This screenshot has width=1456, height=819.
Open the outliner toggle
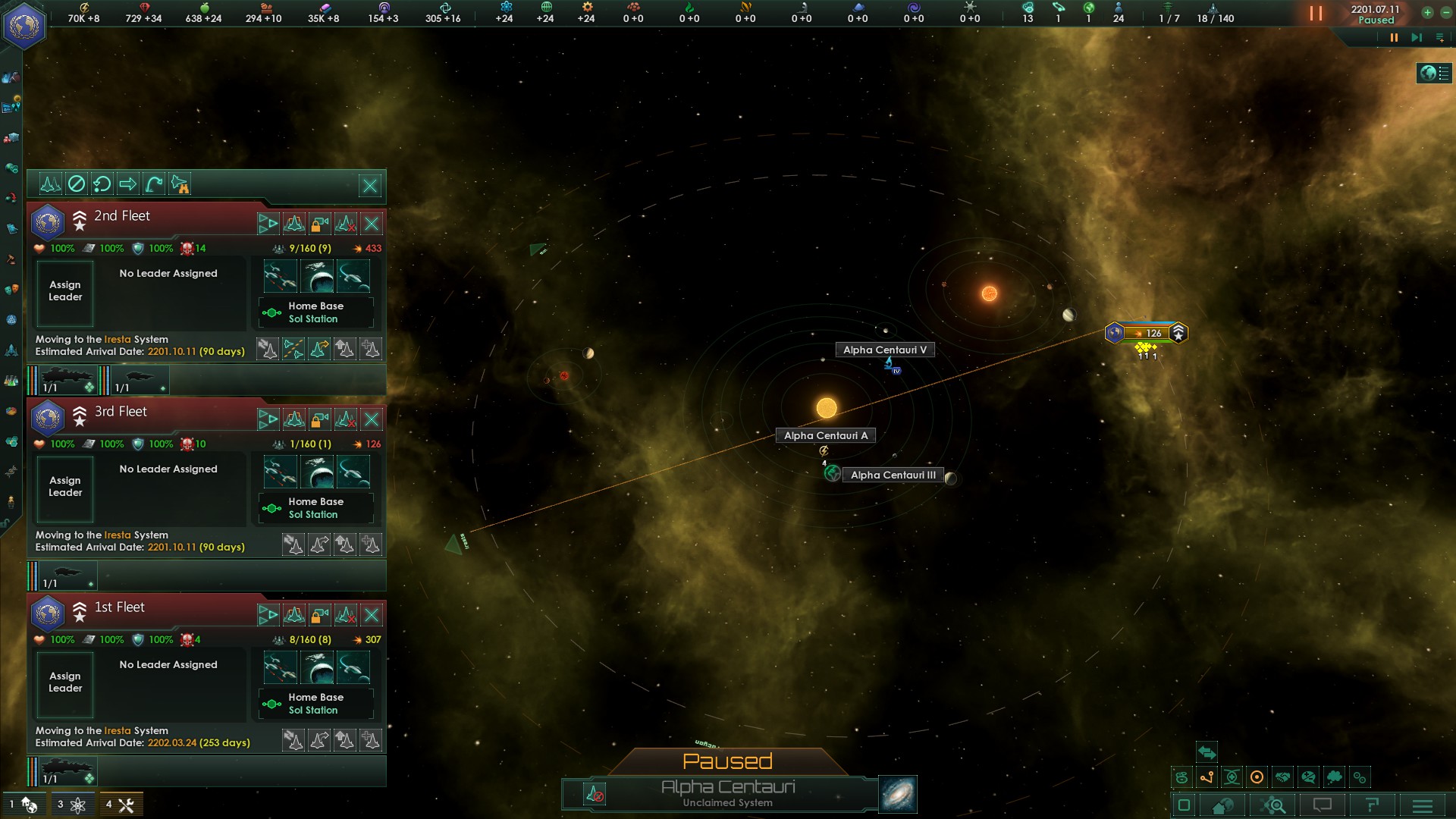pos(1434,73)
